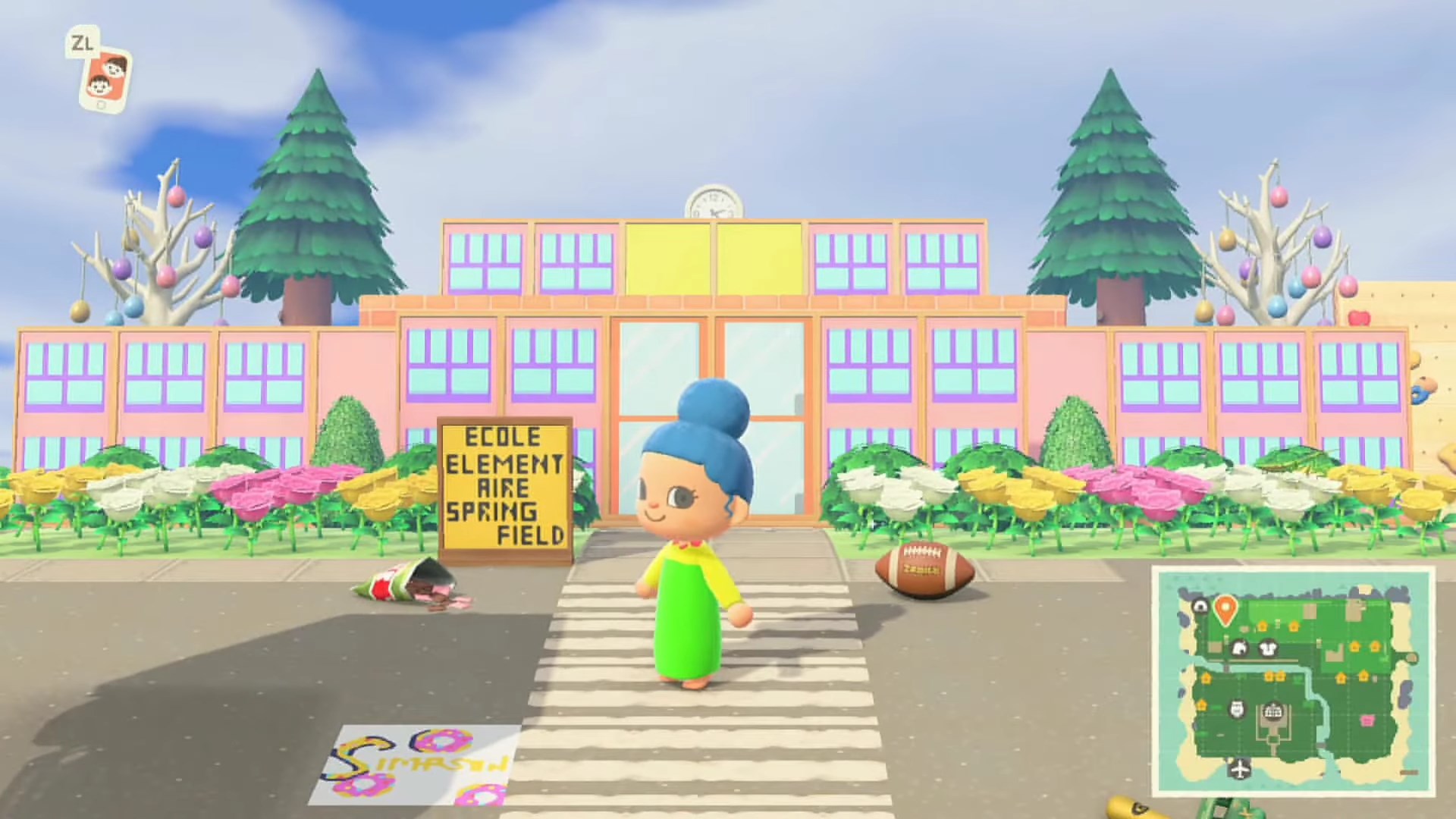Click the owl museum icon on the minimap
The image size is (1456, 819).
click(x=1236, y=710)
